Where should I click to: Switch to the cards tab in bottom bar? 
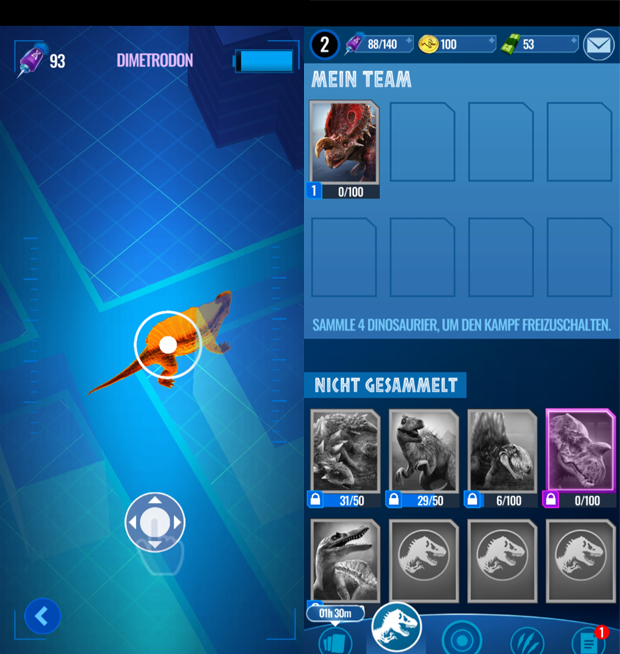point(336,638)
